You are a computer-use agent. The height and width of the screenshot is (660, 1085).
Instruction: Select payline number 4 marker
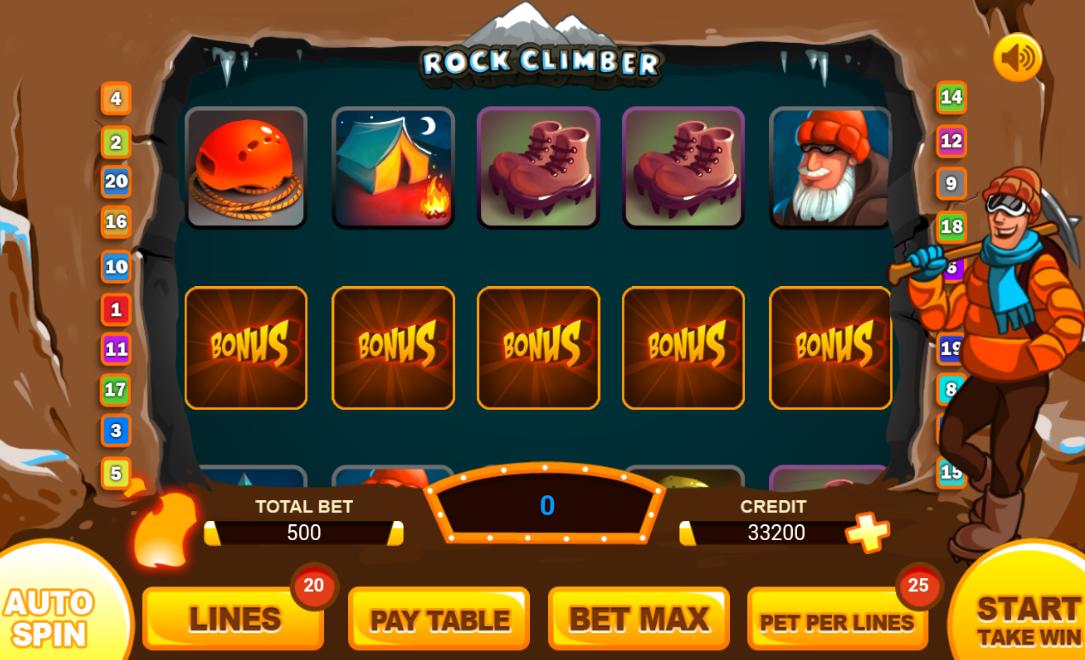pyautogui.click(x=116, y=99)
